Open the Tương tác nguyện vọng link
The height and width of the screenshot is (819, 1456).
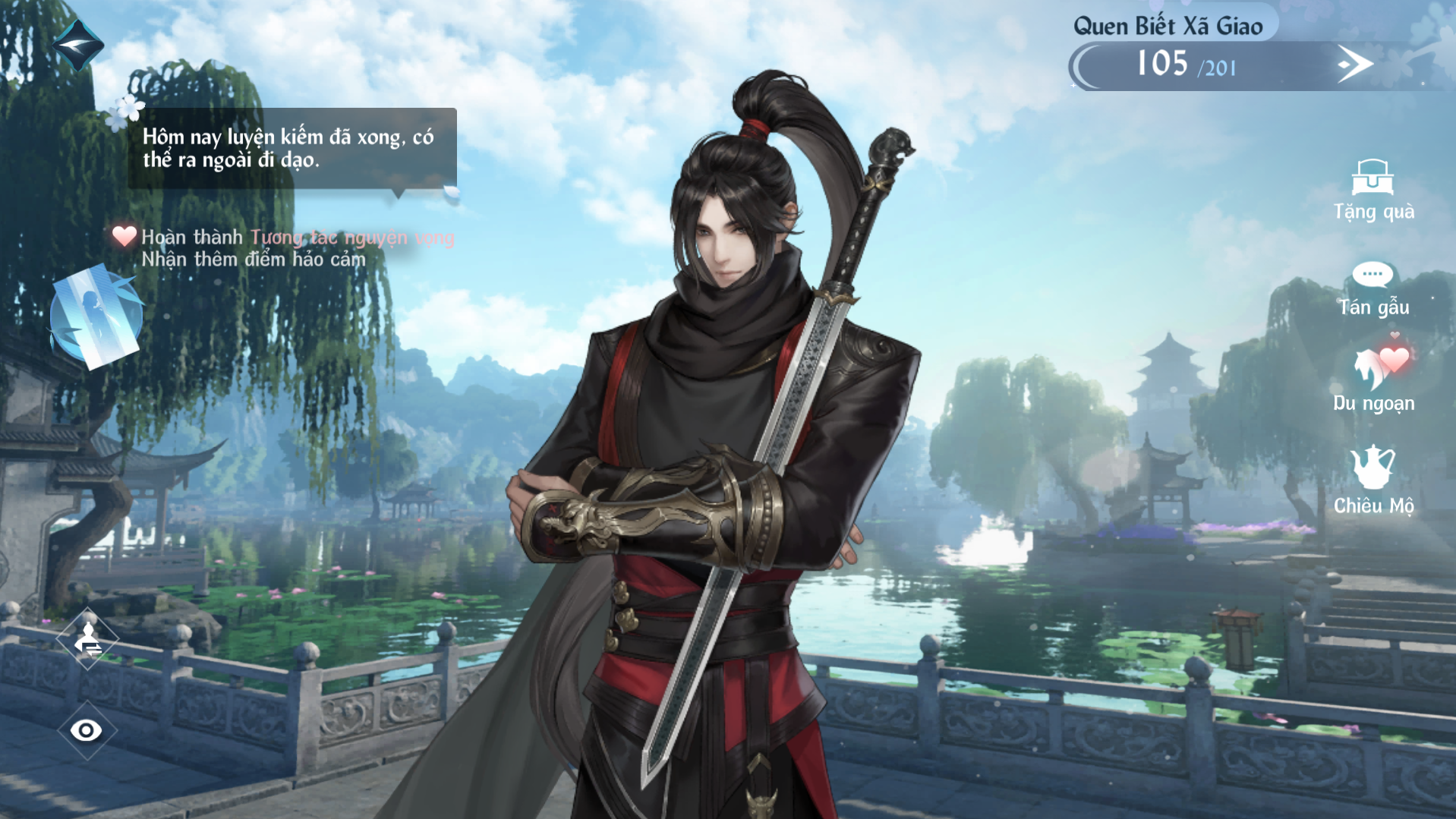point(352,238)
